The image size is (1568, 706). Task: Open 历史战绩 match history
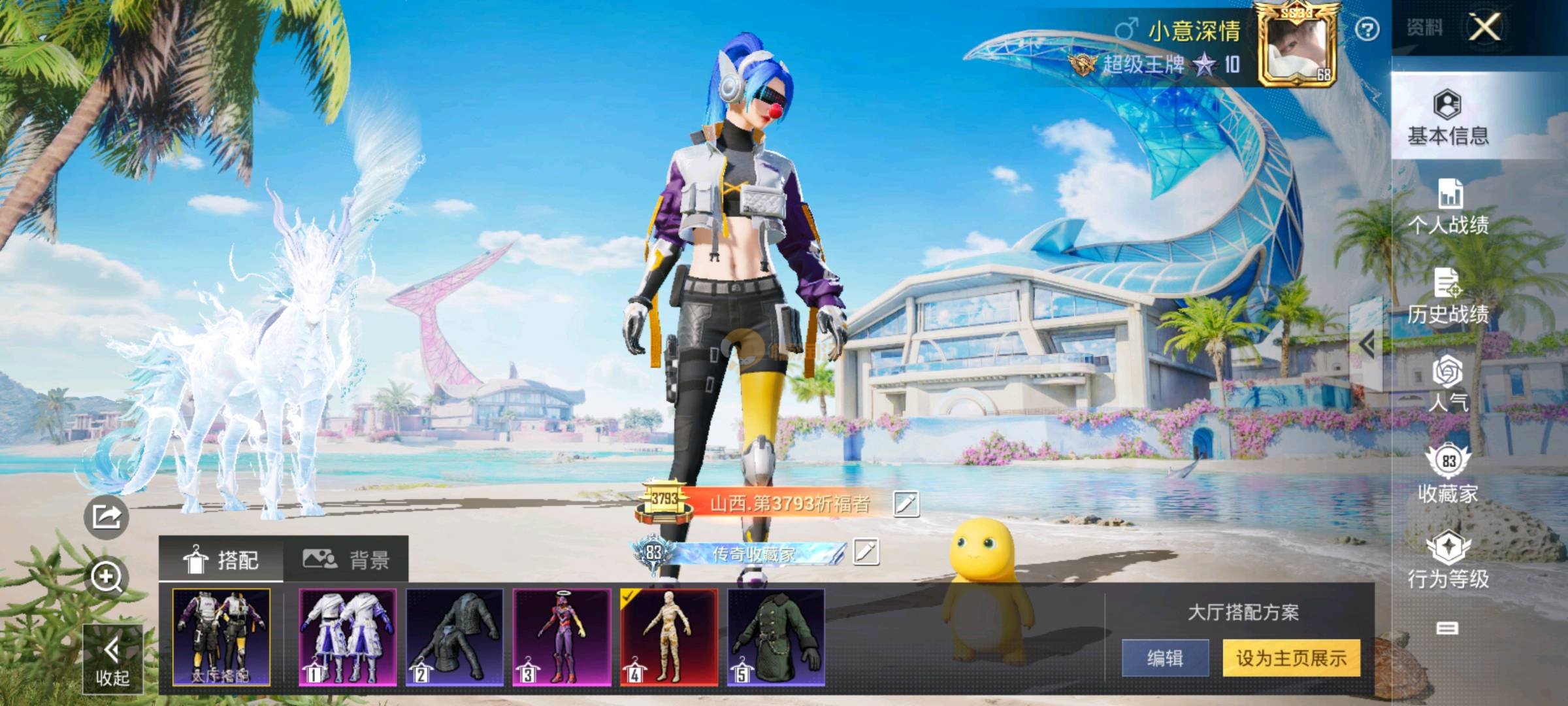[x=1448, y=297]
